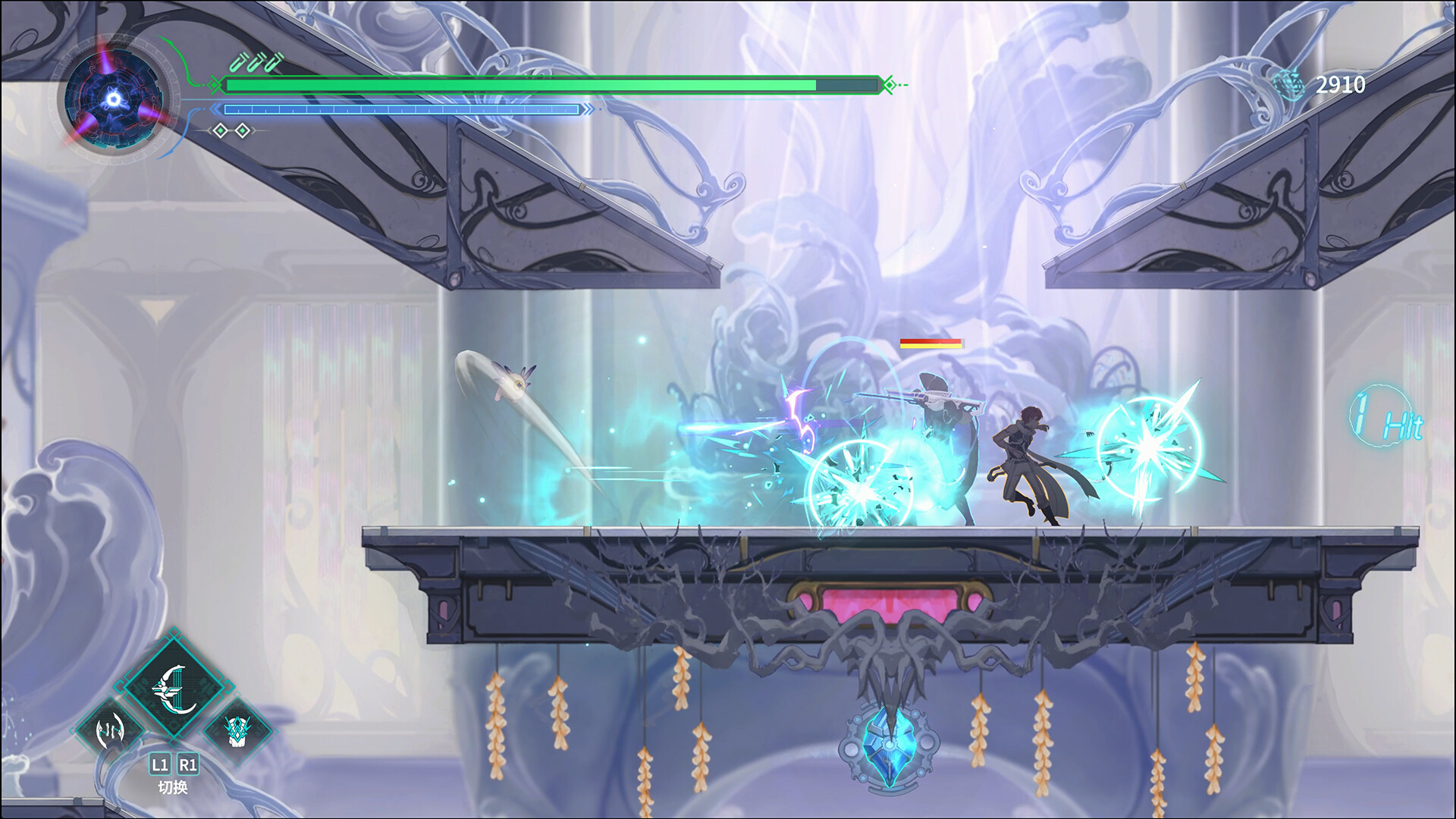Select the 切换 weapon-switch label
The image size is (1456, 819).
pos(173,785)
